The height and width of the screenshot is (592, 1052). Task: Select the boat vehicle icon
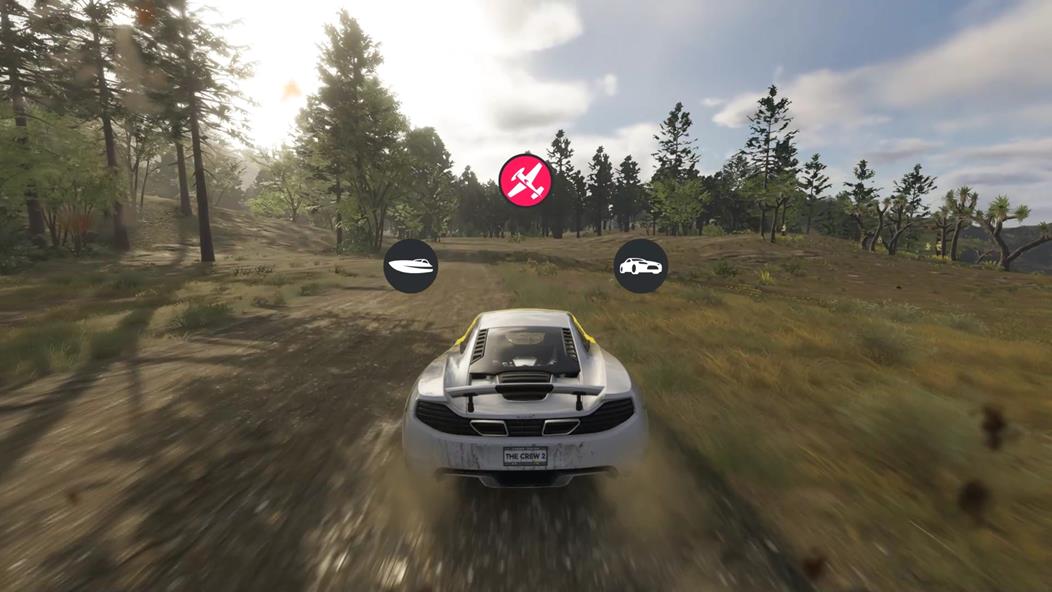tap(410, 266)
